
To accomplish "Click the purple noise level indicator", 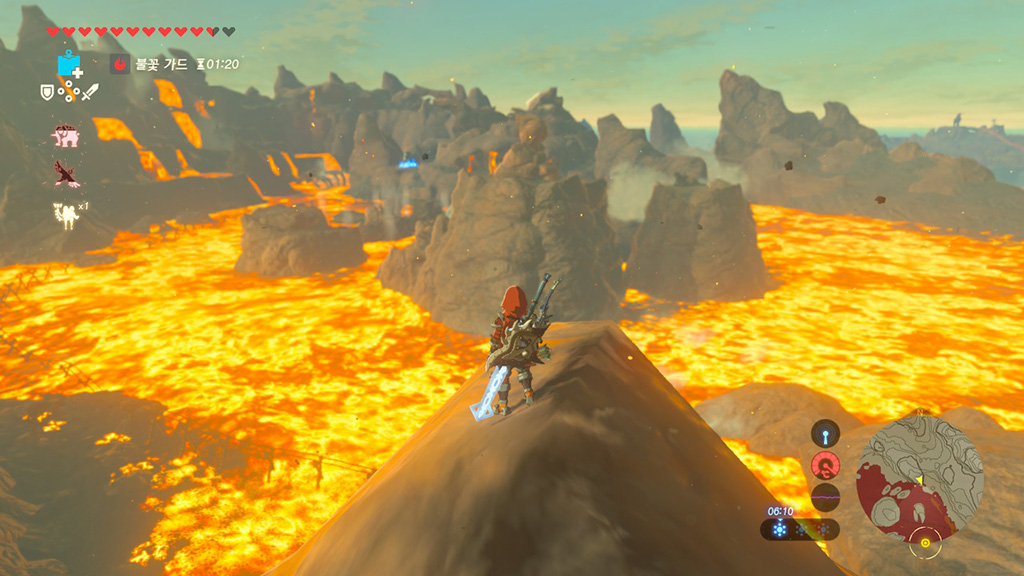I will pyautogui.click(x=825, y=496).
